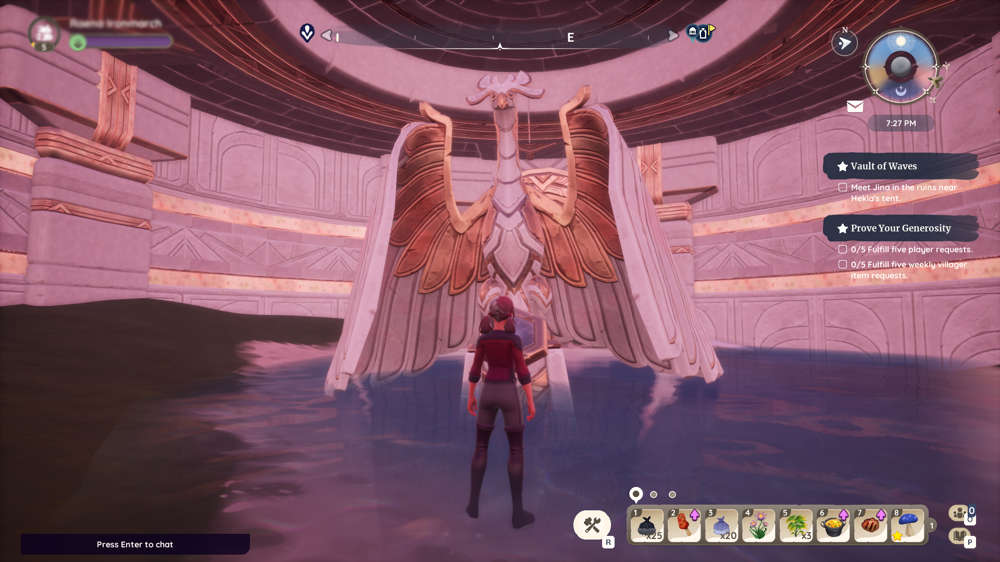Viewport: 1000px width, 562px height.
Task: Click the north compass arrow icon
Action: coord(845,43)
